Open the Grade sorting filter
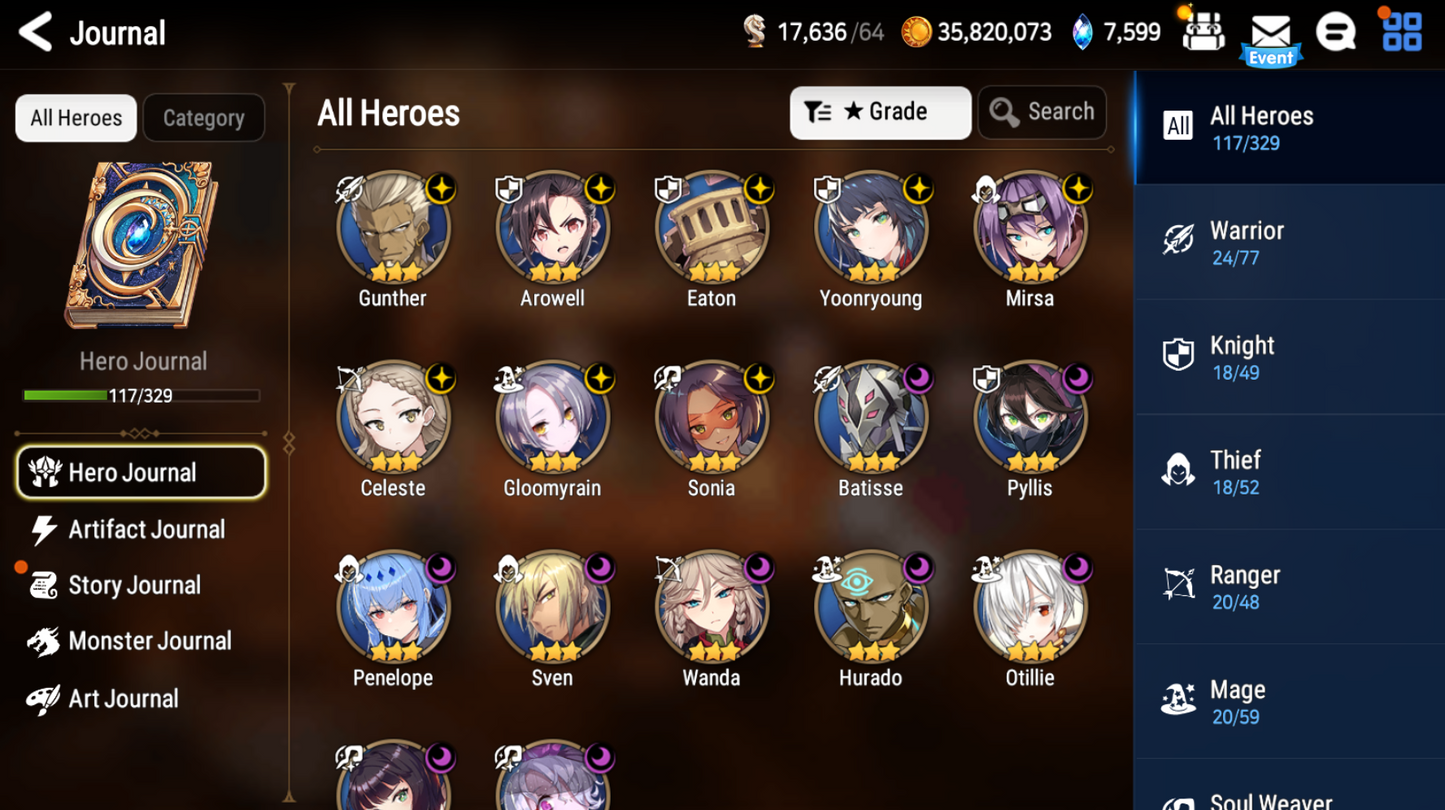Image resolution: width=1445 pixels, height=810 pixels. [880, 112]
